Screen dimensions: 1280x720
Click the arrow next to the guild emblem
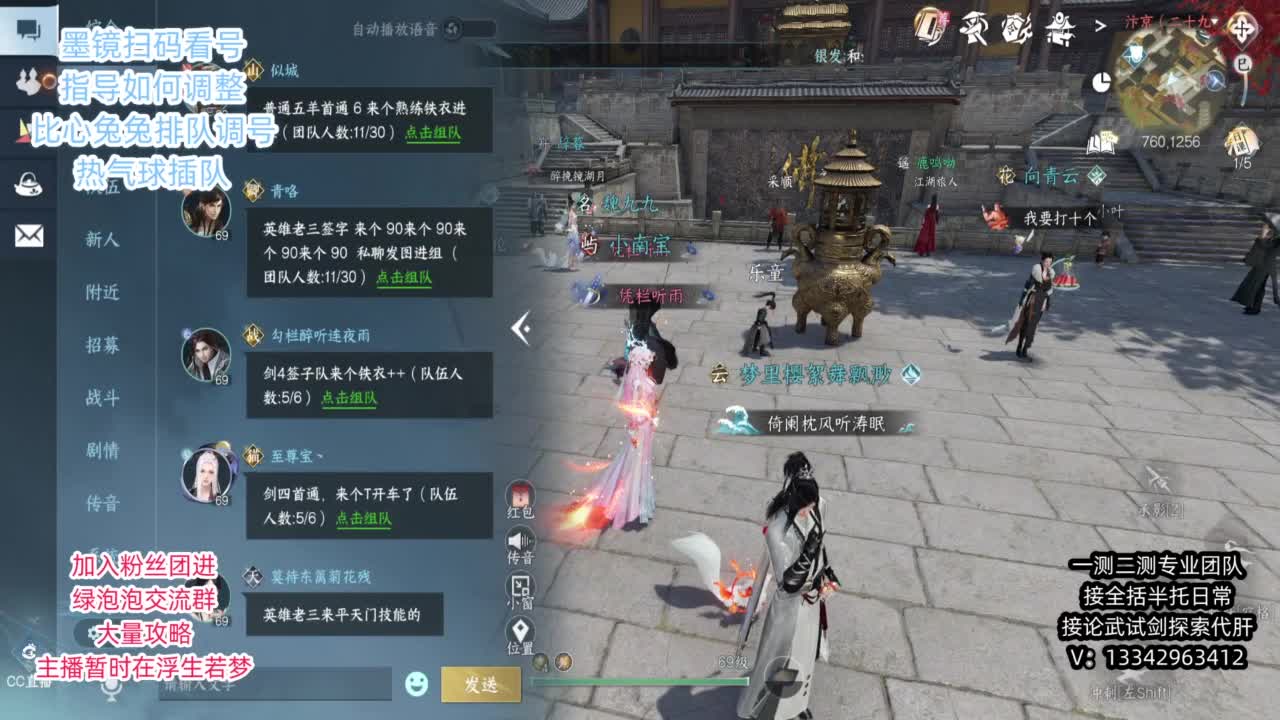[x=1101, y=26]
